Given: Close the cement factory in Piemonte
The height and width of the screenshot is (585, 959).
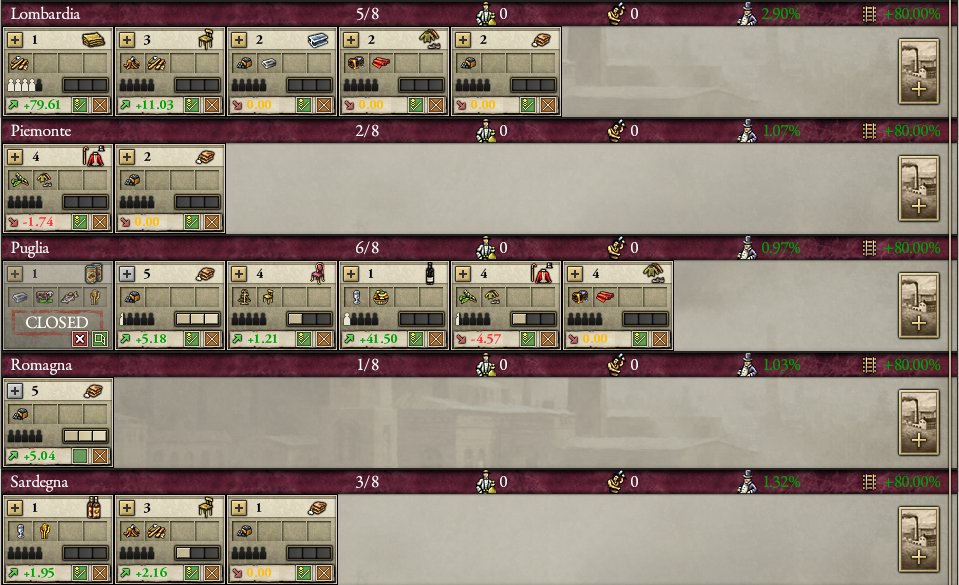Looking at the screenshot, I should tap(211, 221).
